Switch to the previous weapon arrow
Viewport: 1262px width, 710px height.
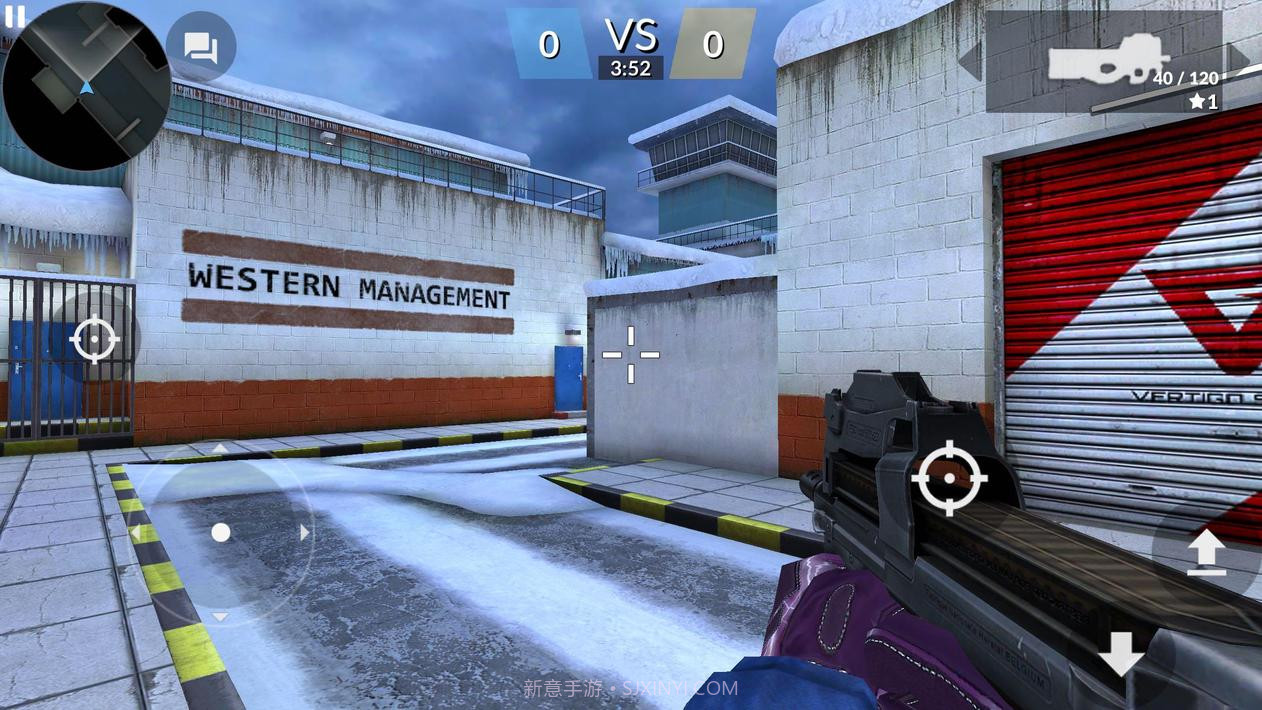969,60
